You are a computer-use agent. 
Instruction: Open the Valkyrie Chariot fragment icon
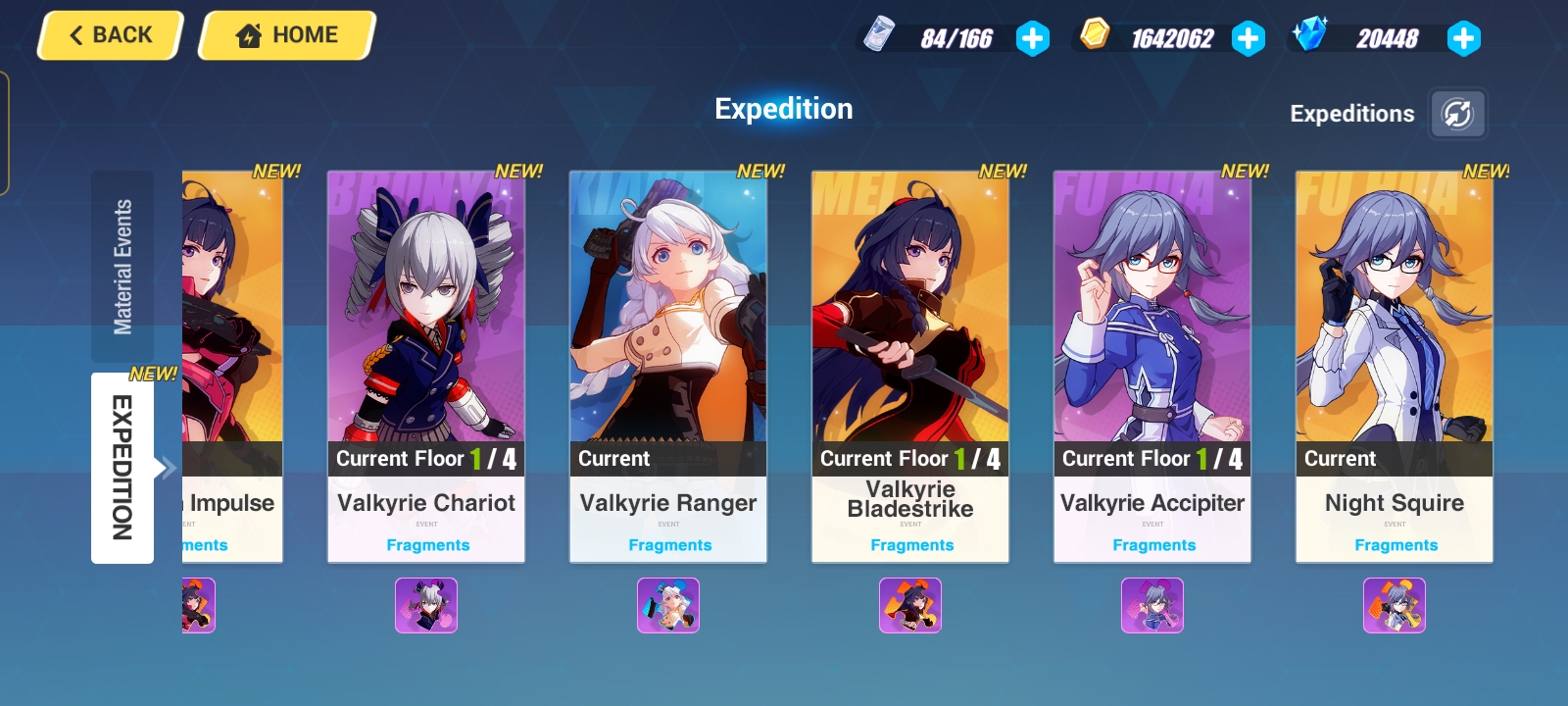pos(426,606)
